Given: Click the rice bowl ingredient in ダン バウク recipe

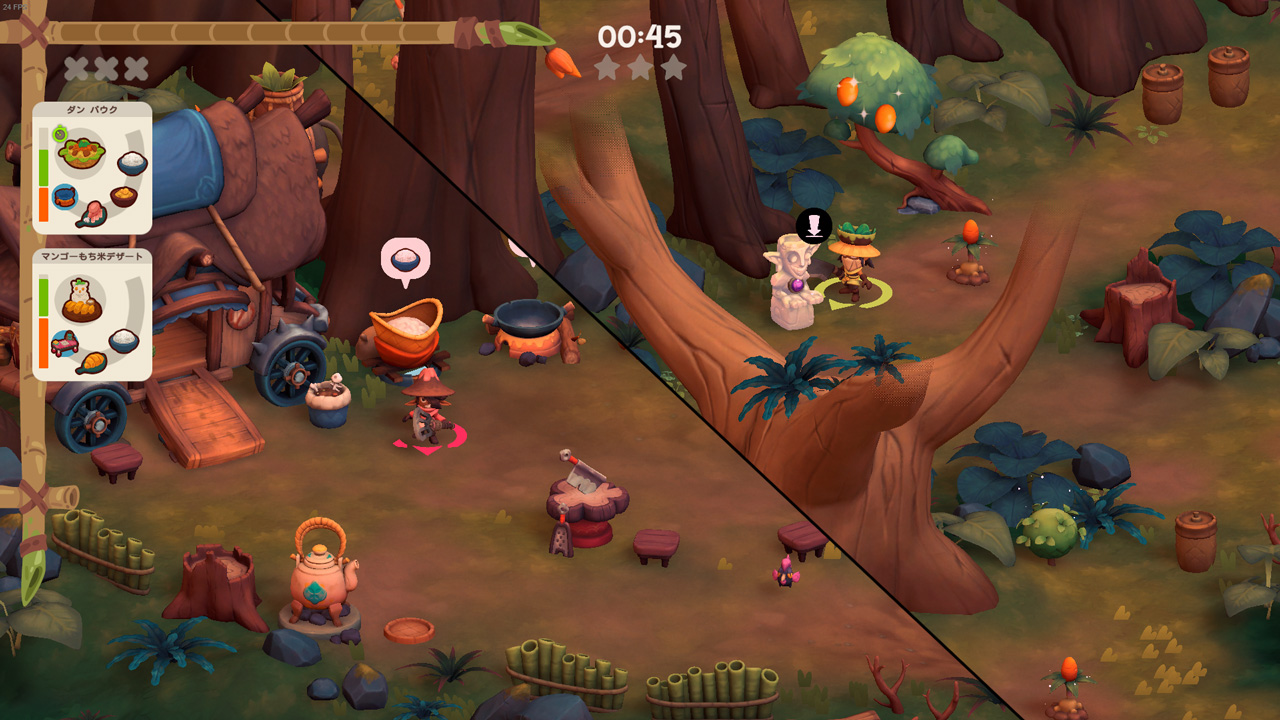Looking at the screenshot, I should click(x=132, y=162).
